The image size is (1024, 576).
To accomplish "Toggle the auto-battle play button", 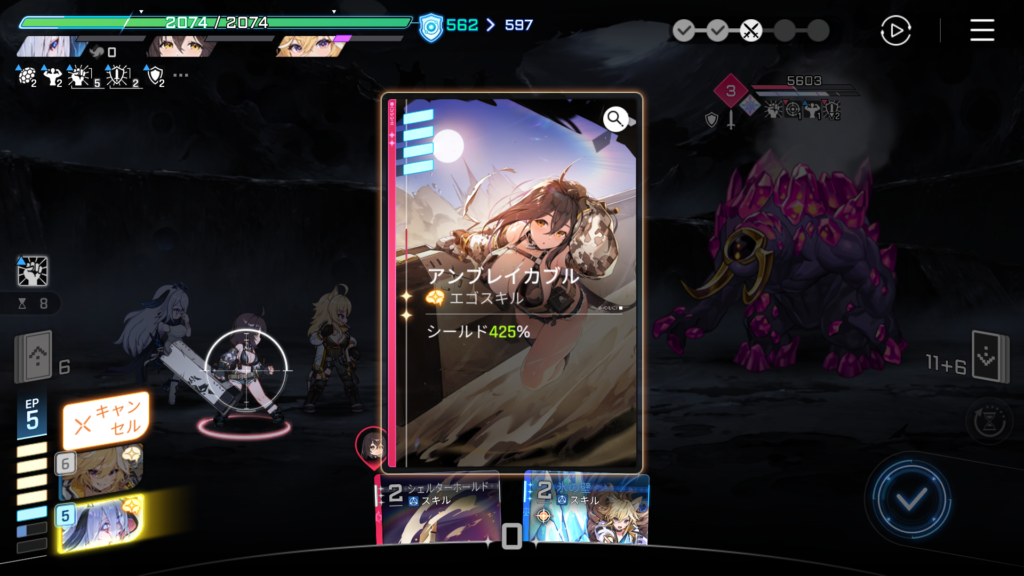I will [895, 31].
